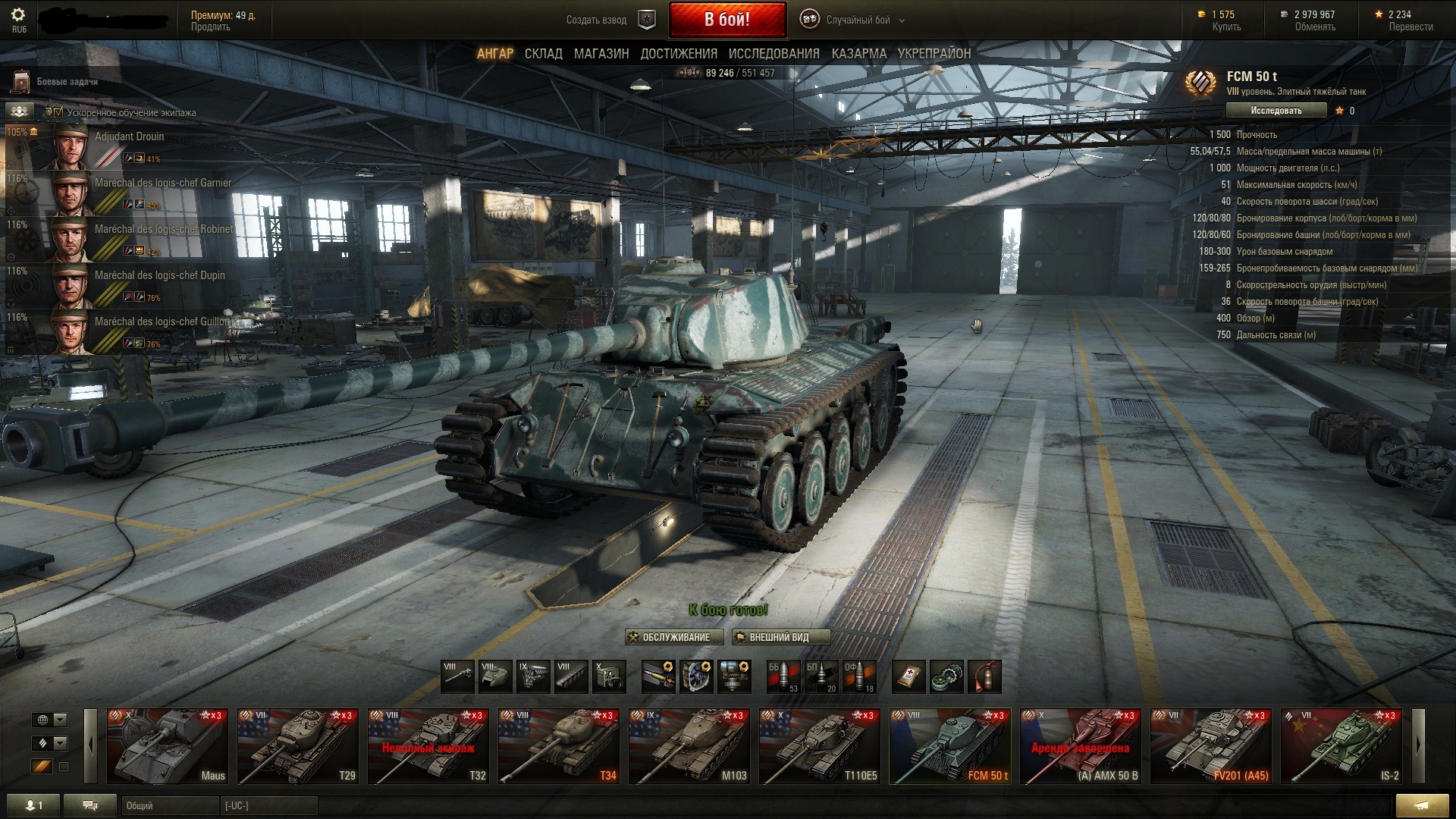Open the settings gear menu
This screenshot has width=1456, height=819.
(18, 15)
